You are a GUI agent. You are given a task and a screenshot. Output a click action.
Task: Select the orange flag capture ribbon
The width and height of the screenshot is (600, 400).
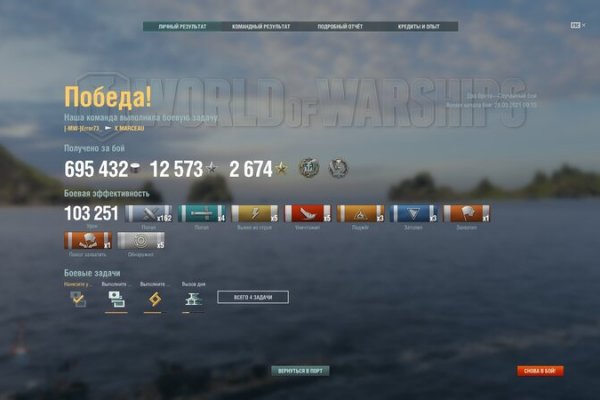click(465, 213)
